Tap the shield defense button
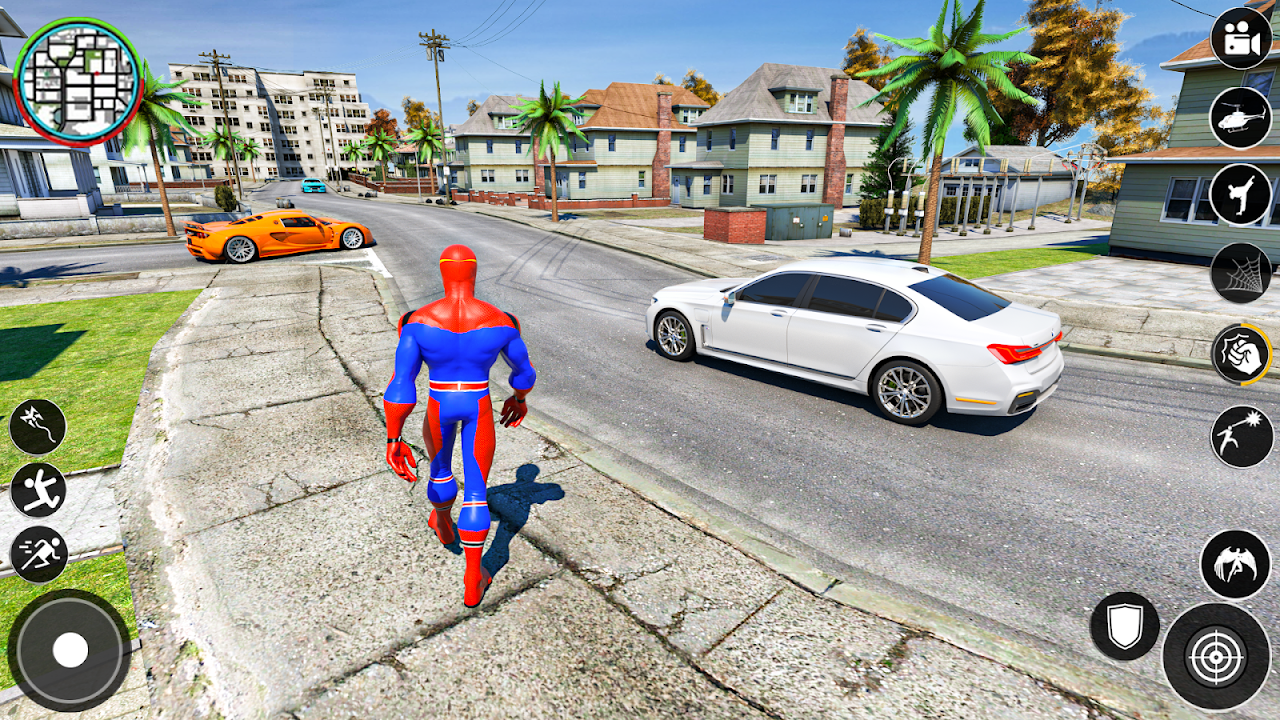The width and height of the screenshot is (1280, 720). click(1125, 626)
